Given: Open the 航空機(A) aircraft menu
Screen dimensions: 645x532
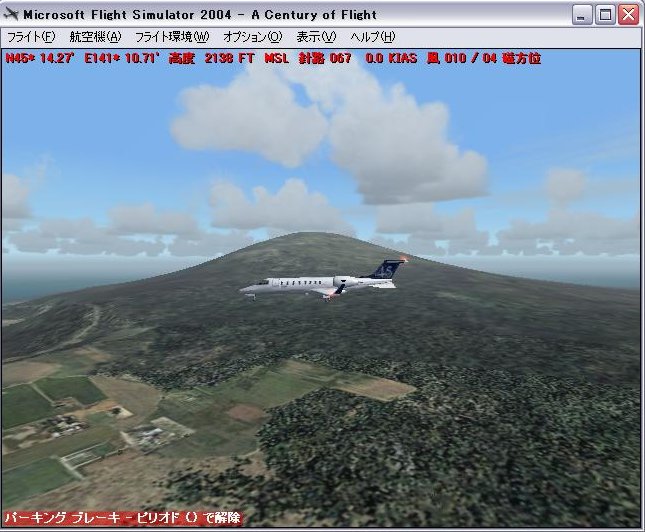Looking at the screenshot, I should pyautogui.click(x=95, y=37).
